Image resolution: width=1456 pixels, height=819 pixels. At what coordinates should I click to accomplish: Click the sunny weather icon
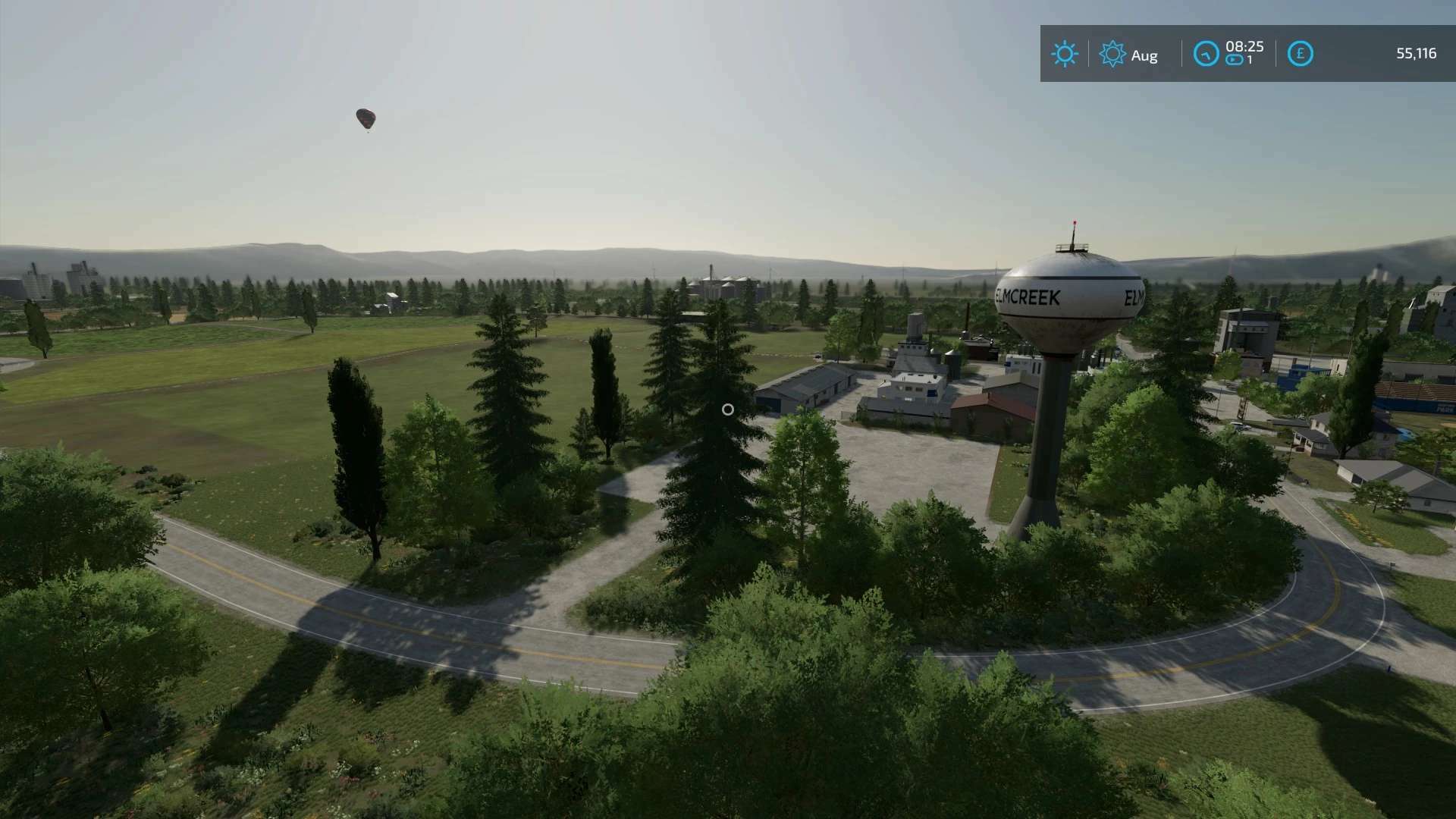[x=1064, y=54]
